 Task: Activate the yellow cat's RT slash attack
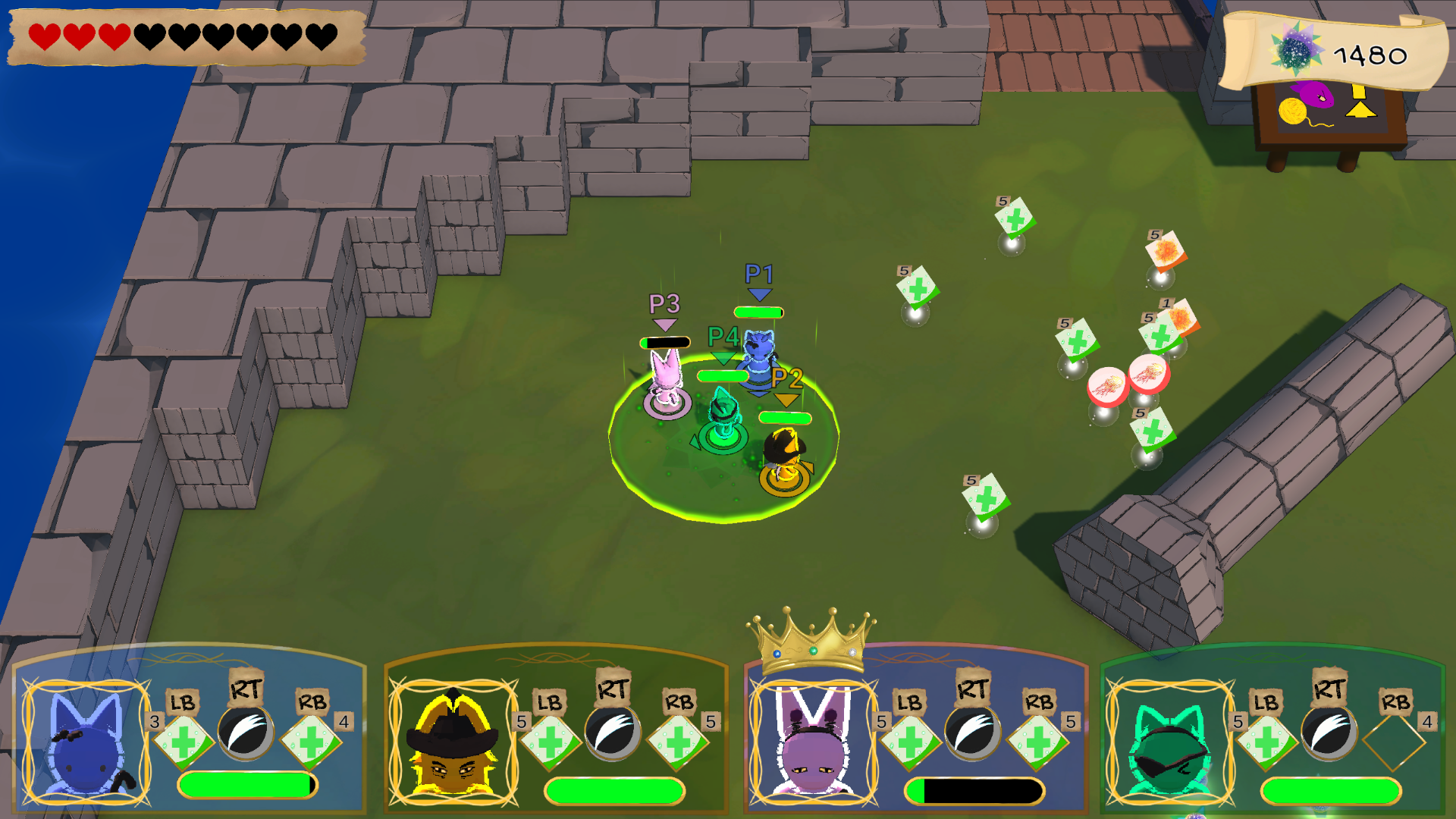[613, 733]
